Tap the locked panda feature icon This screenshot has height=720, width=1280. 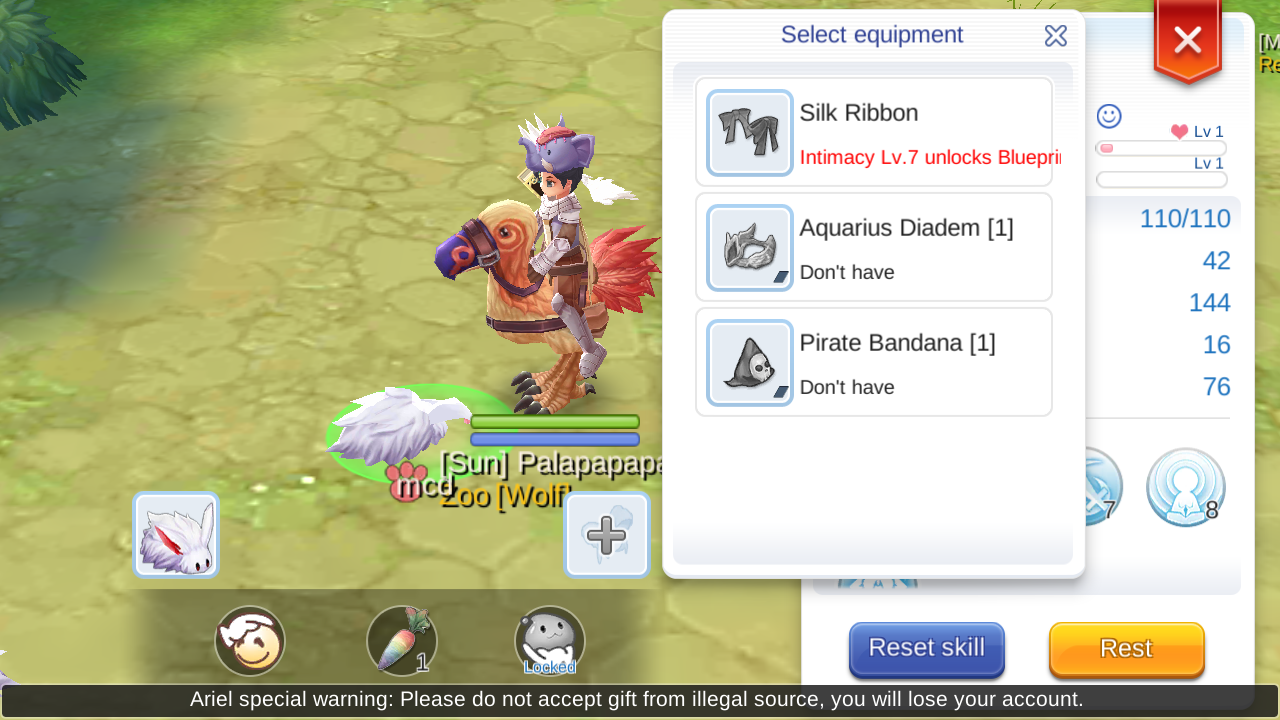click(x=549, y=640)
